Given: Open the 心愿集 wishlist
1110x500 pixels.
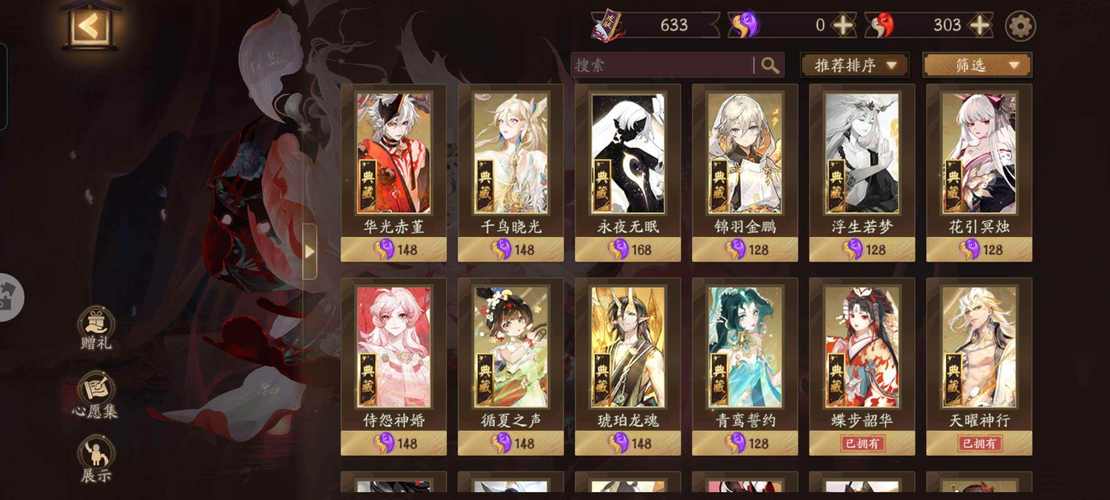Looking at the screenshot, I should tap(97, 394).
